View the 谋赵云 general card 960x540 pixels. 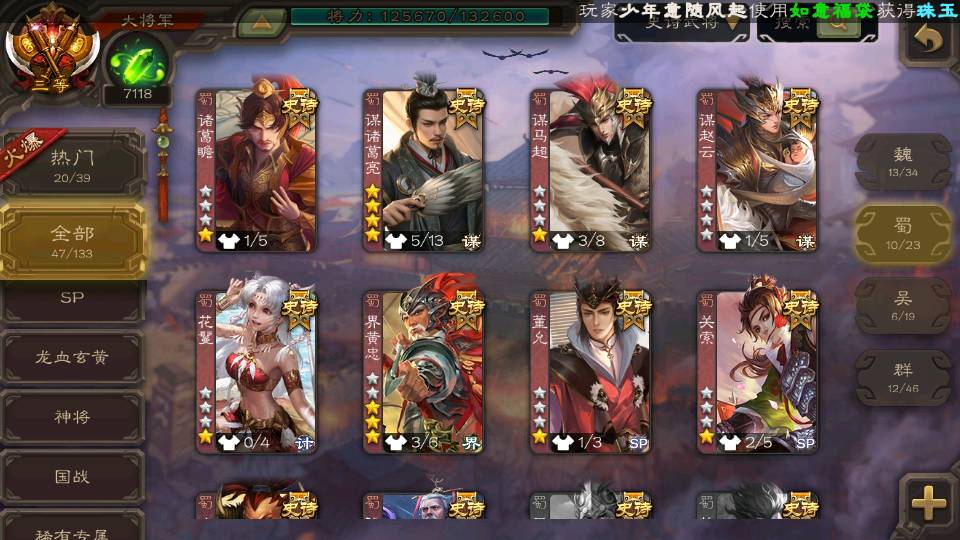click(x=758, y=170)
